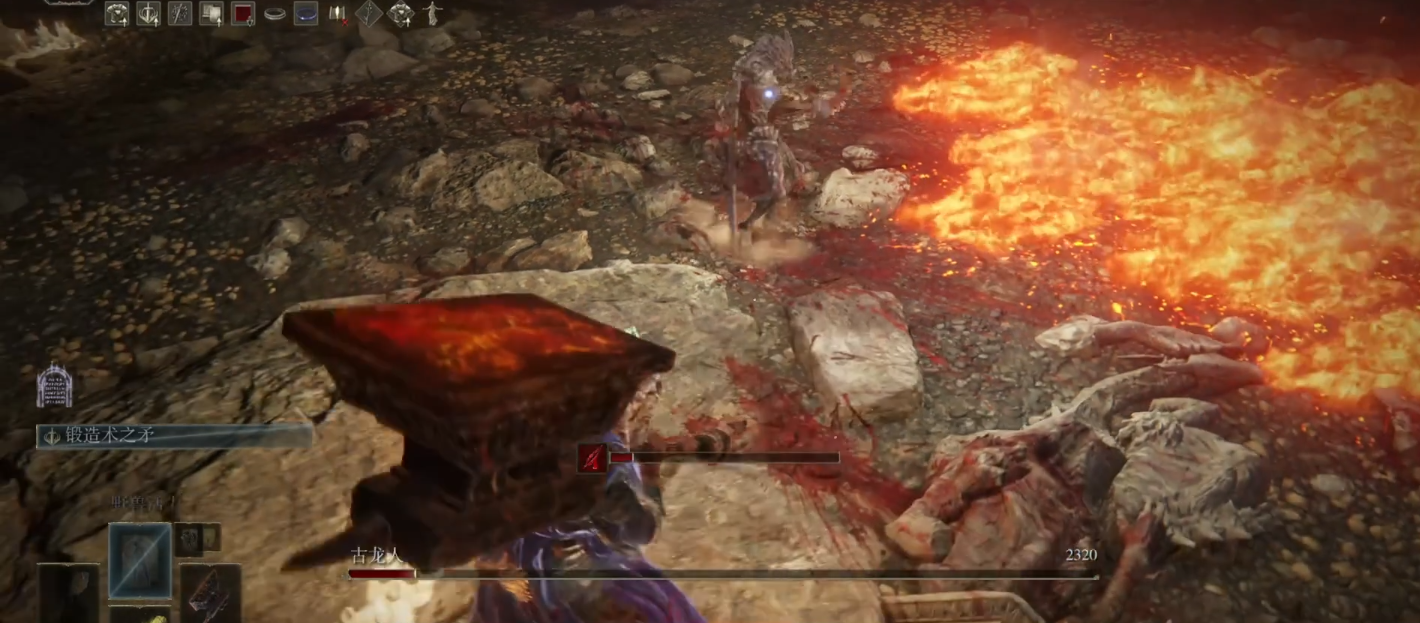Choose the right-hand armament slot
The width and height of the screenshot is (1420, 623).
click(210, 593)
